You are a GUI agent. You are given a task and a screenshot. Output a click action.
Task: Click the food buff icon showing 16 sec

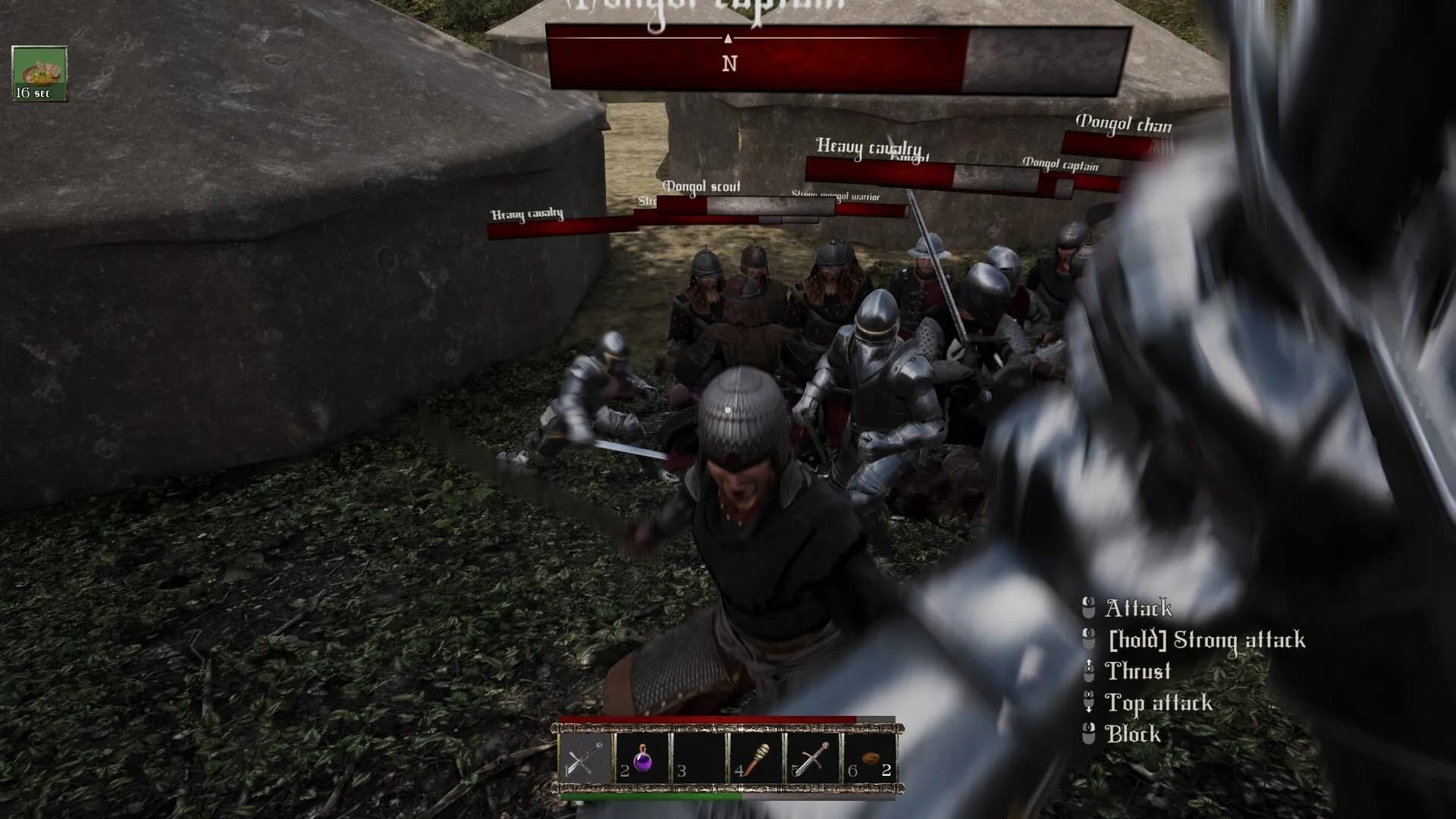coord(39,74)
